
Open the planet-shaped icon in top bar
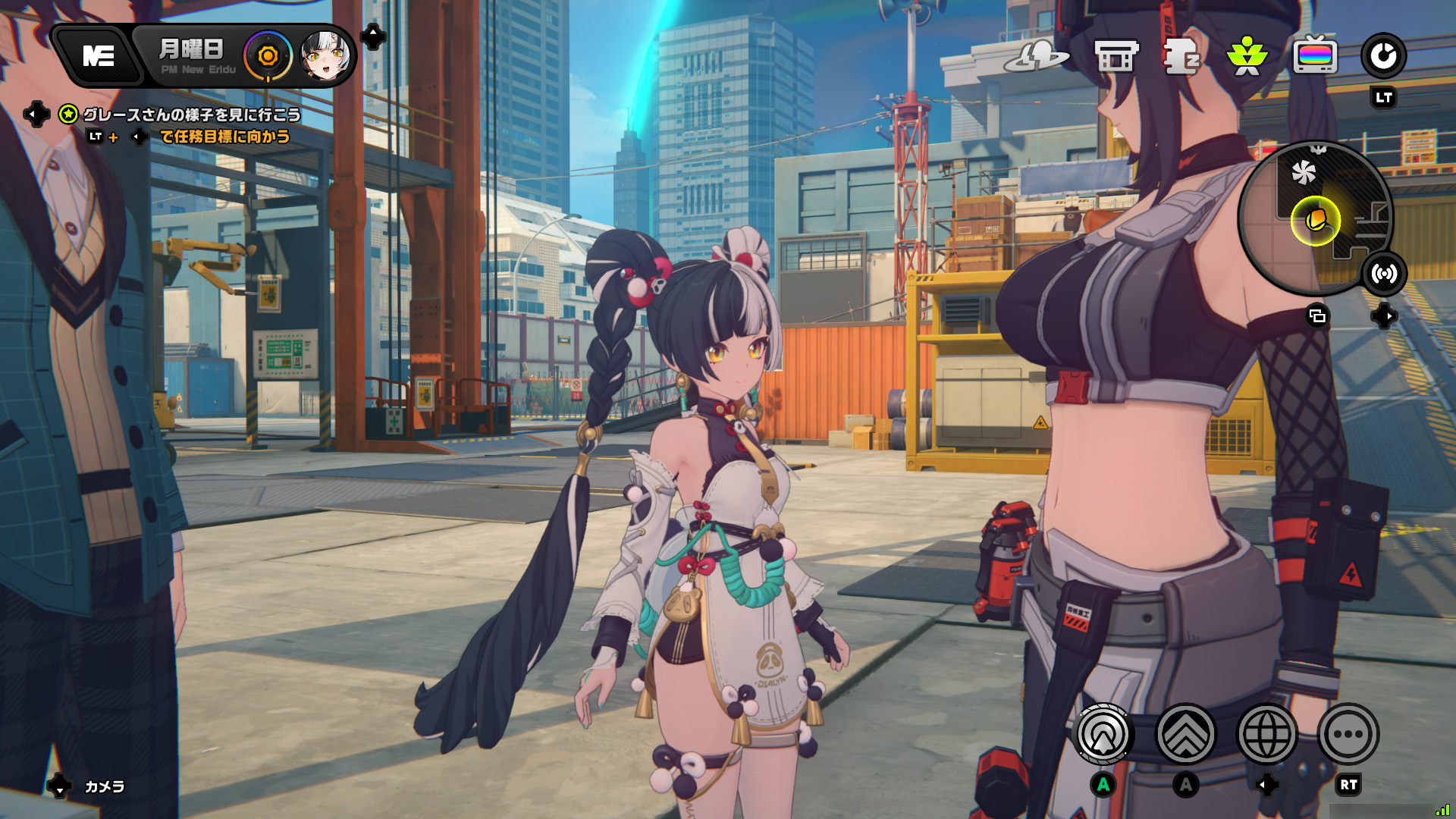click(x=1036, y=56)
